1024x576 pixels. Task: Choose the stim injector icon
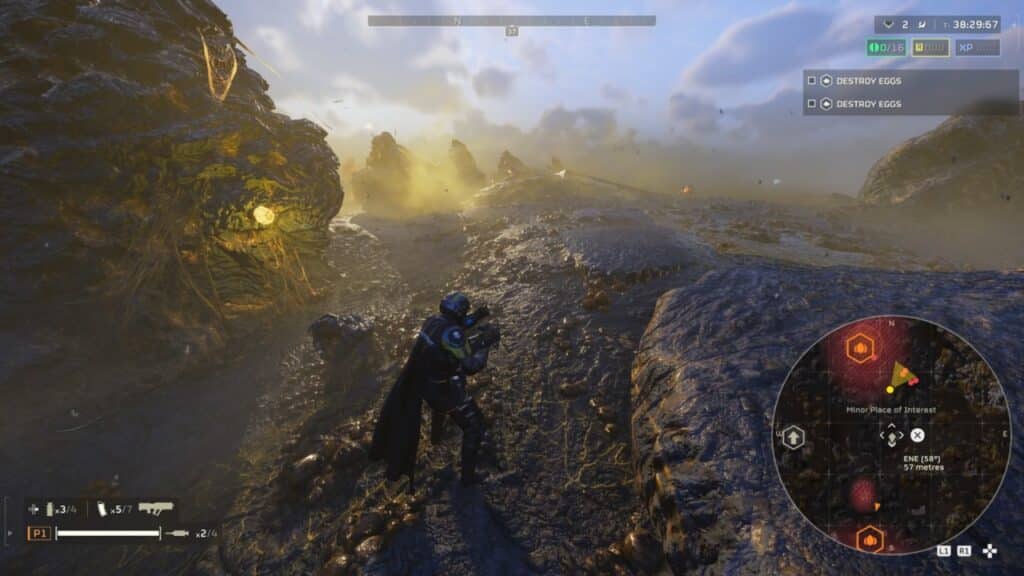[178, 533]
